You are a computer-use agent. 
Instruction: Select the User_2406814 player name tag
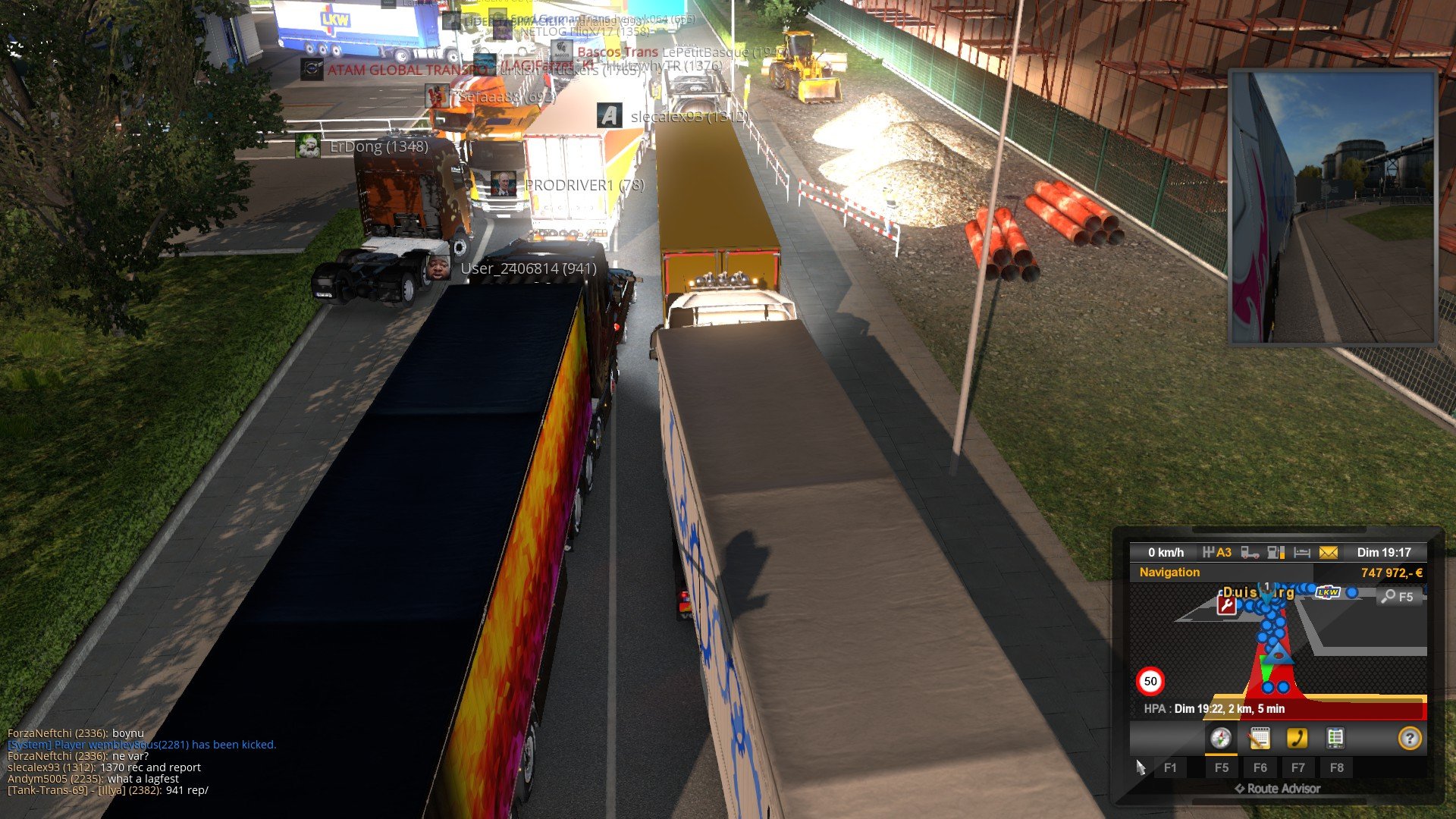(528, 268)
